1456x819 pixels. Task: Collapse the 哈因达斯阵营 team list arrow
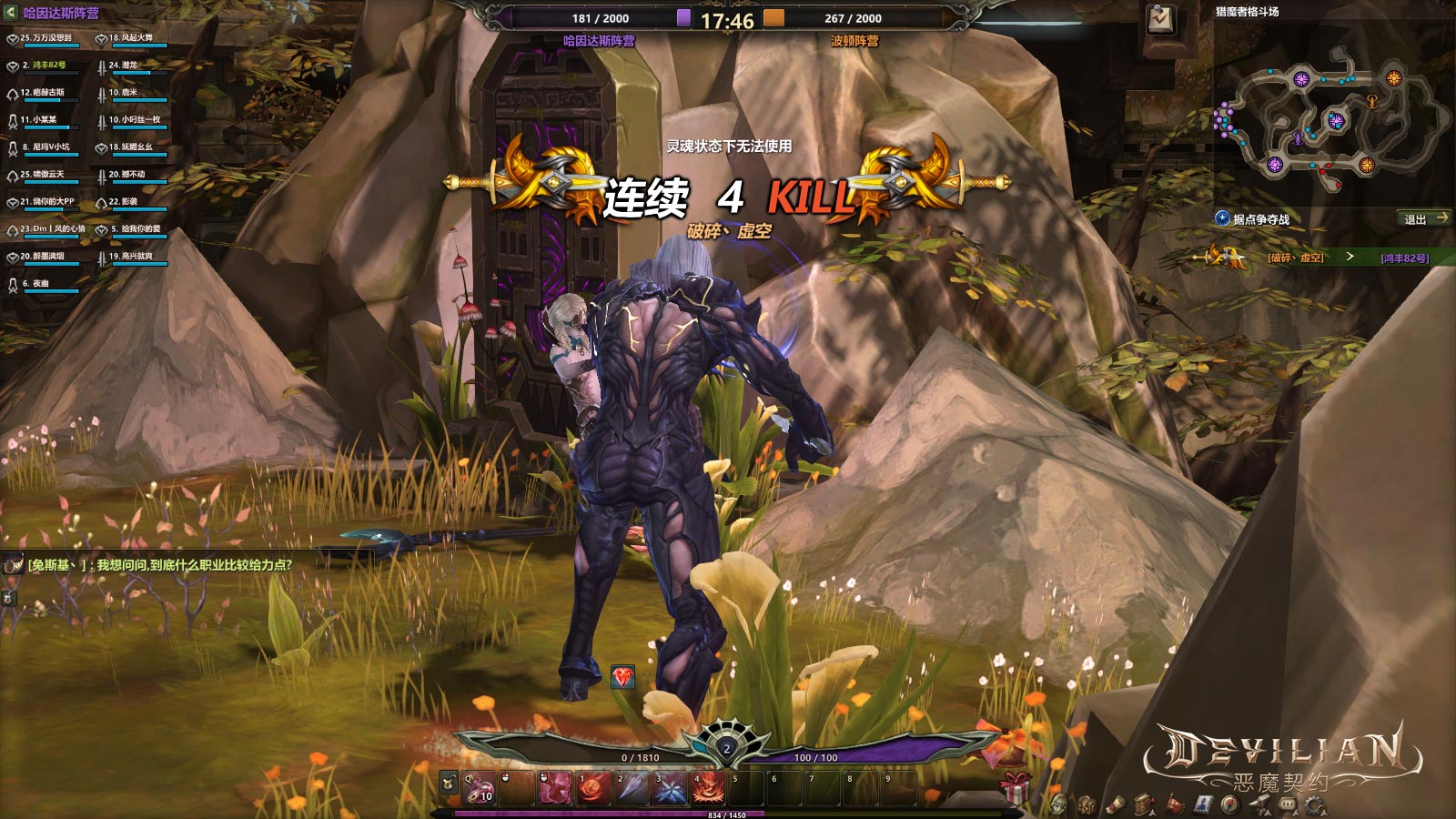(11, 13)
